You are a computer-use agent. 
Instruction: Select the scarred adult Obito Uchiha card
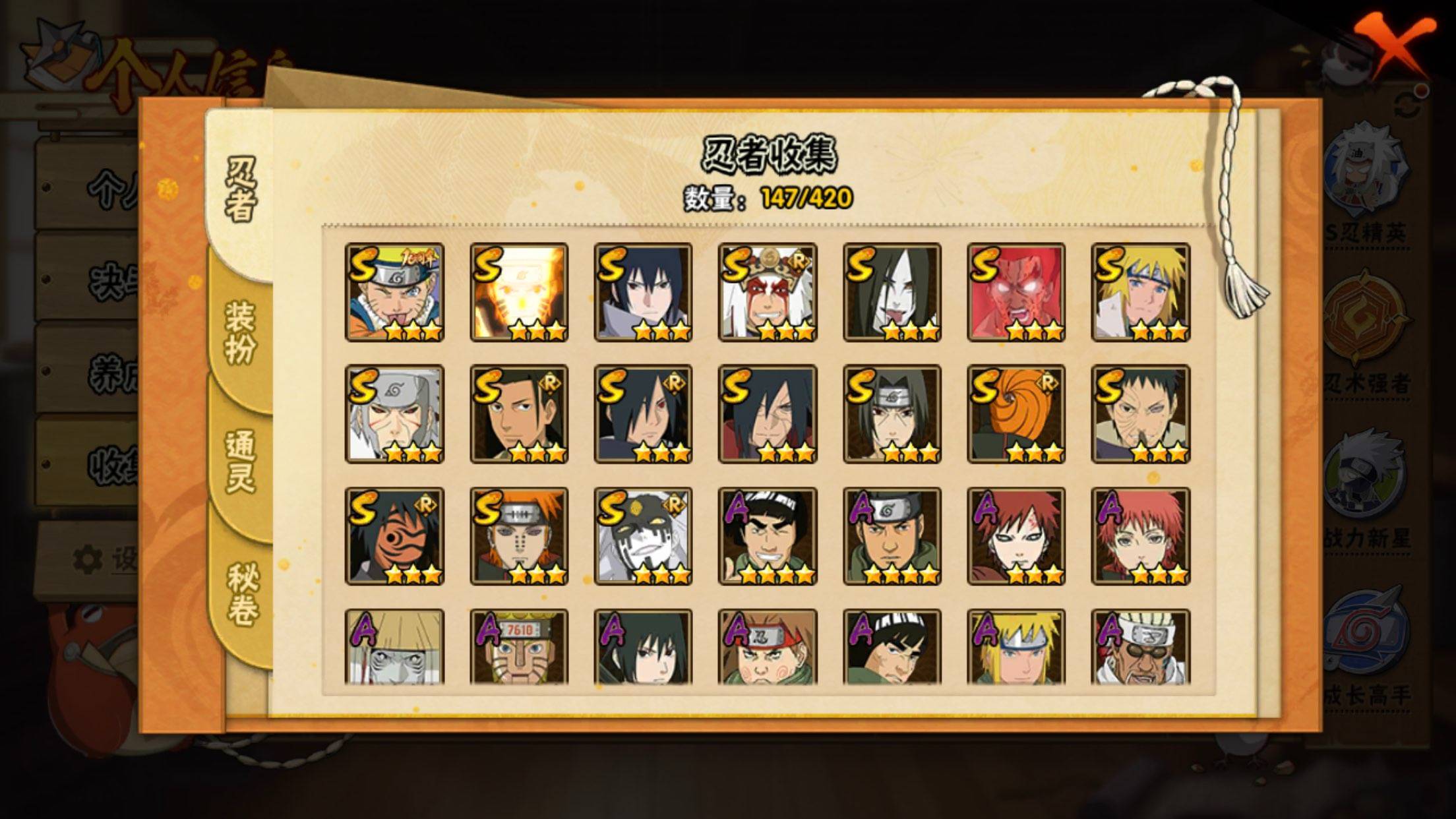[1141, 414]
